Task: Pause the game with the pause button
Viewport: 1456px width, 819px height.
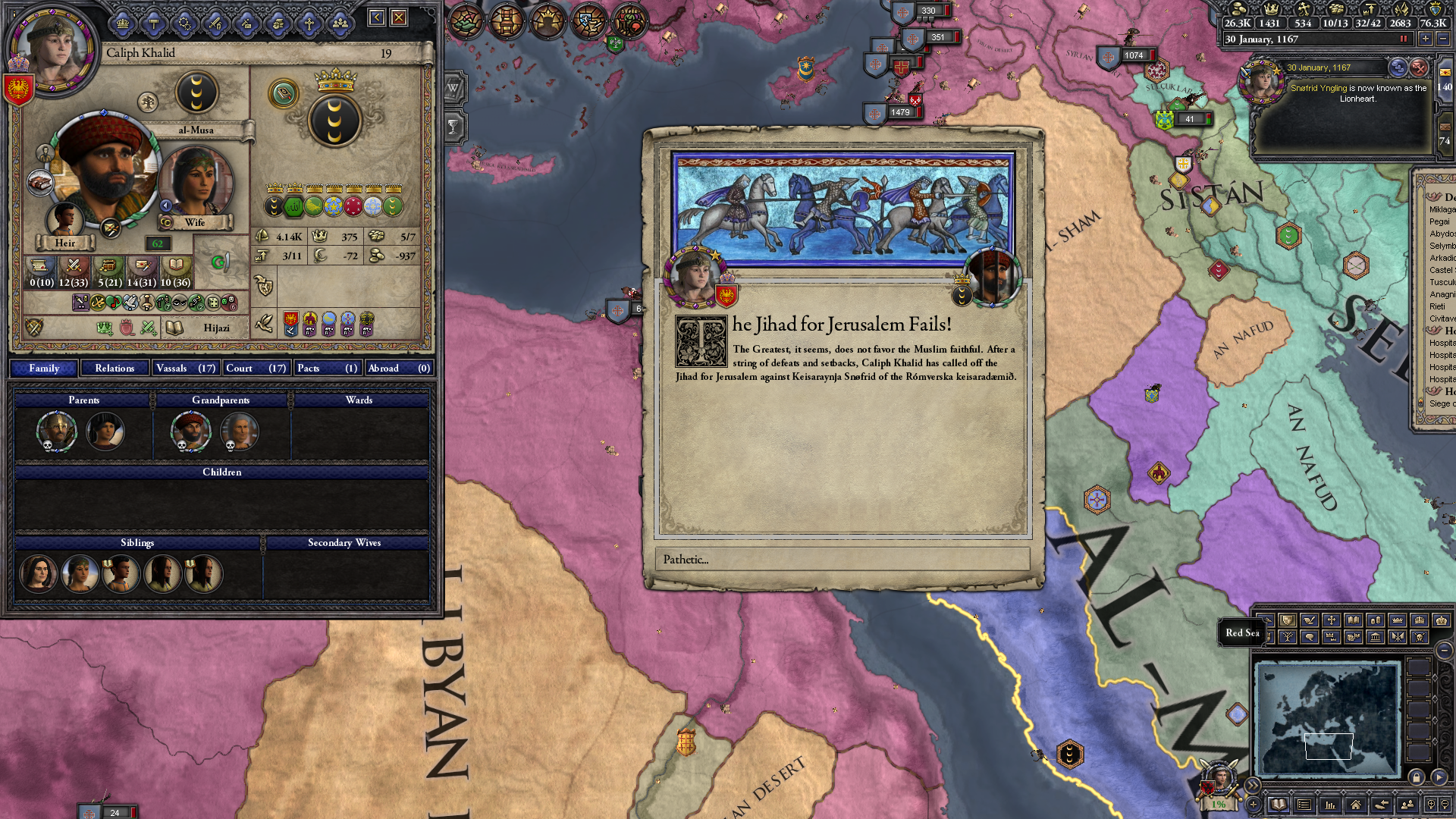Action: point(1404,39)
